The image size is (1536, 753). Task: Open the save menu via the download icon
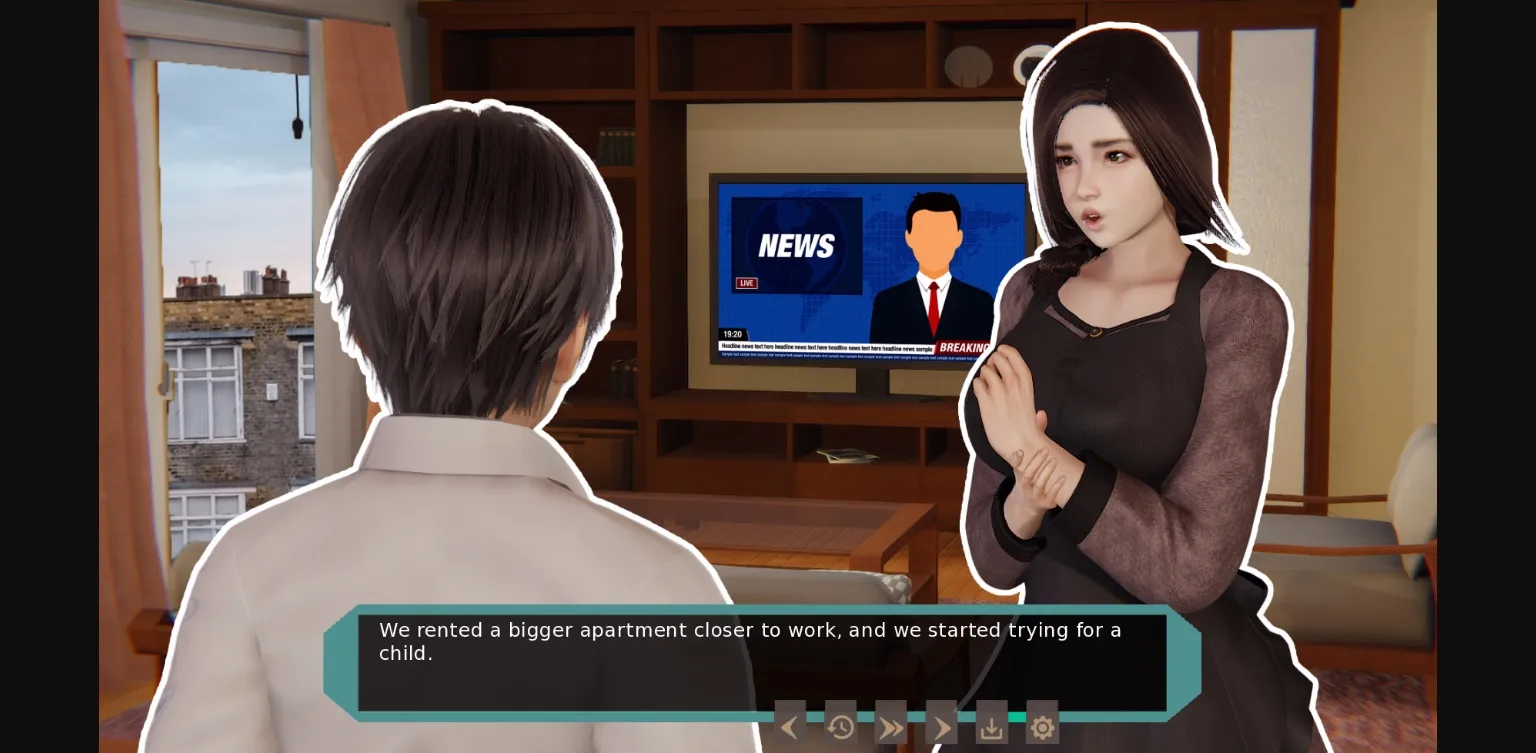click(x=991, y=726)
